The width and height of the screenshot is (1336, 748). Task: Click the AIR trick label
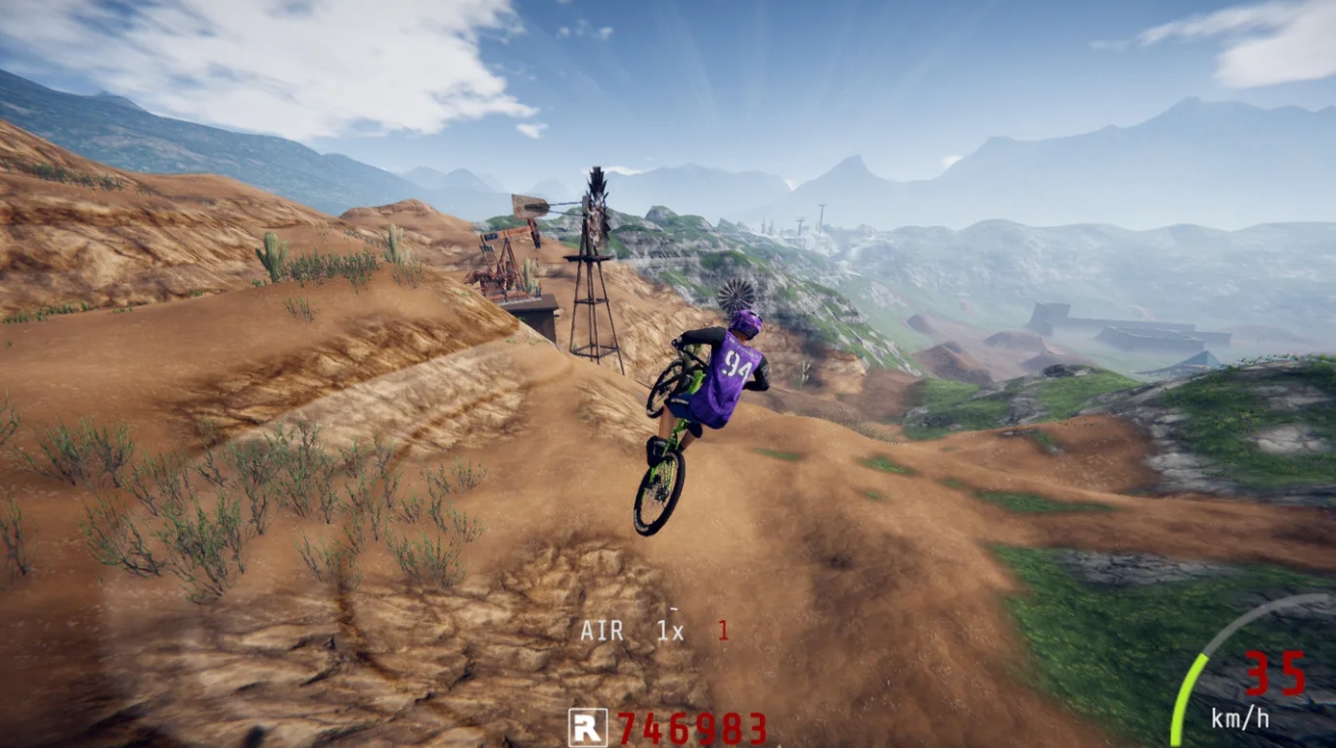click(x=603, y=629)
